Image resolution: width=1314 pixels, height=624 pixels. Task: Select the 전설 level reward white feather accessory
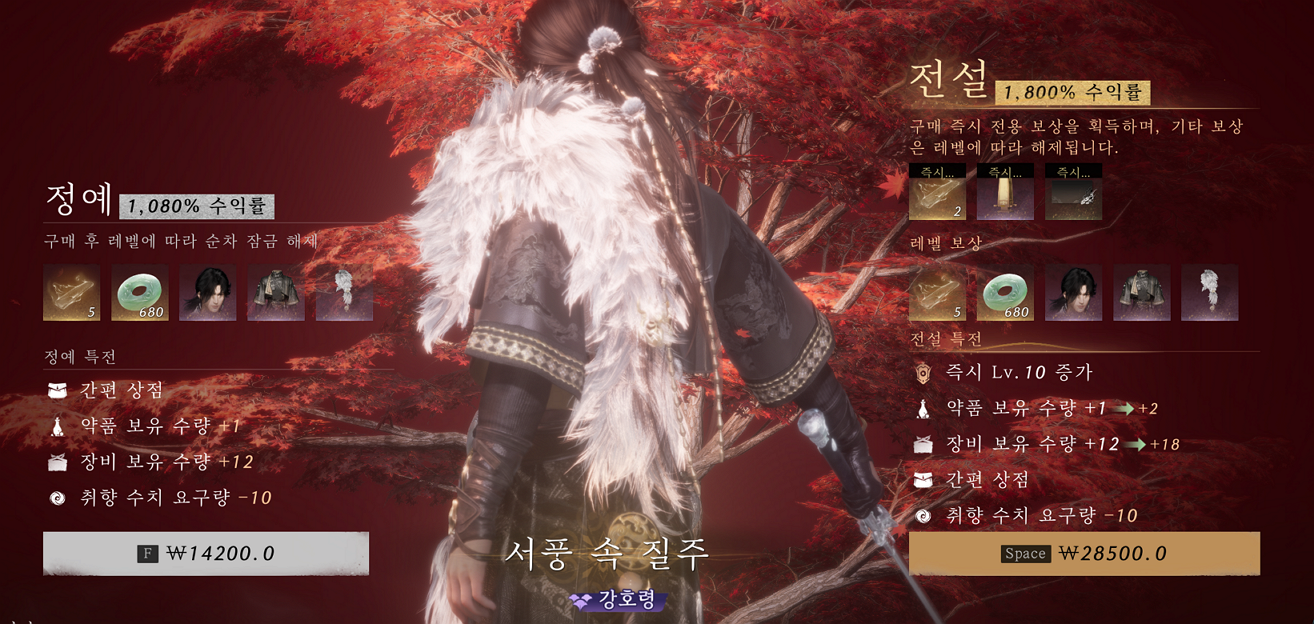(1209, 293)
